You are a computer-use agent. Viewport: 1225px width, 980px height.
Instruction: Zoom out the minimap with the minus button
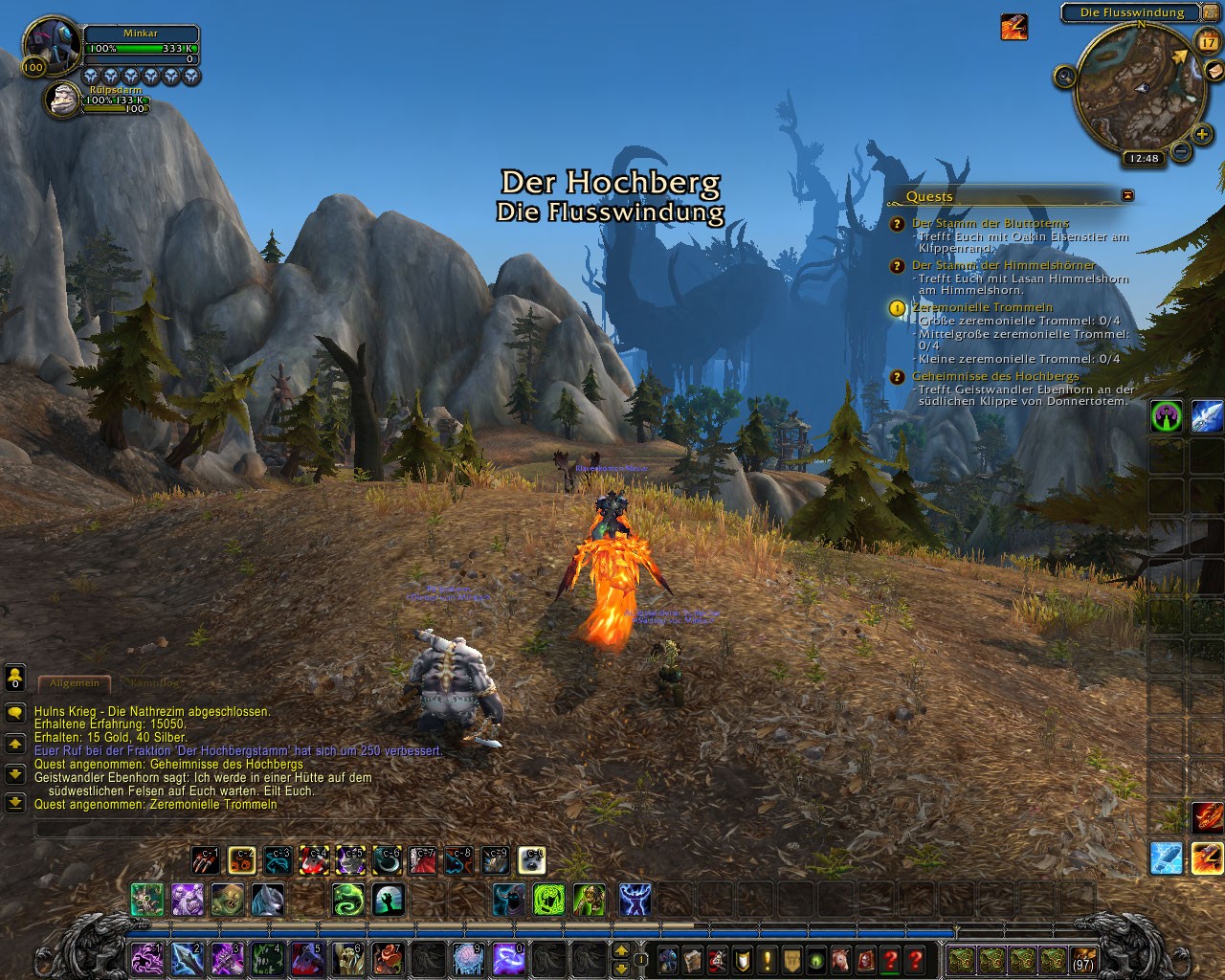pyautogui.click(x=1180, y=151)
